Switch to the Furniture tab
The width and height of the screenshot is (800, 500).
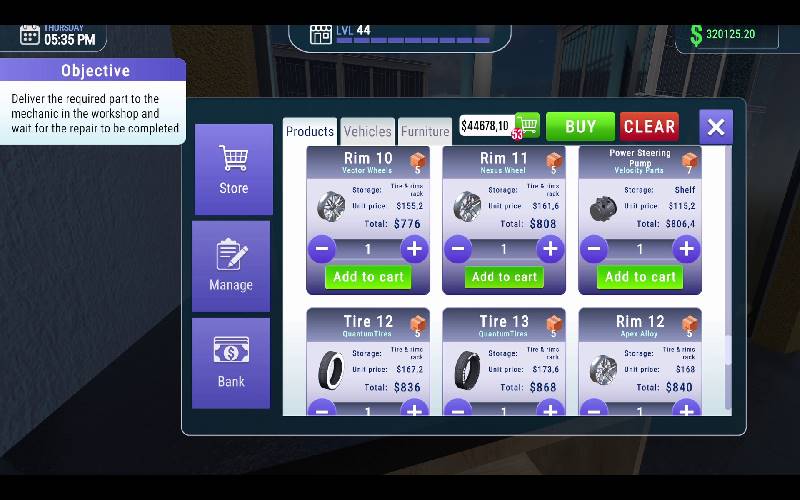point(425,131)
